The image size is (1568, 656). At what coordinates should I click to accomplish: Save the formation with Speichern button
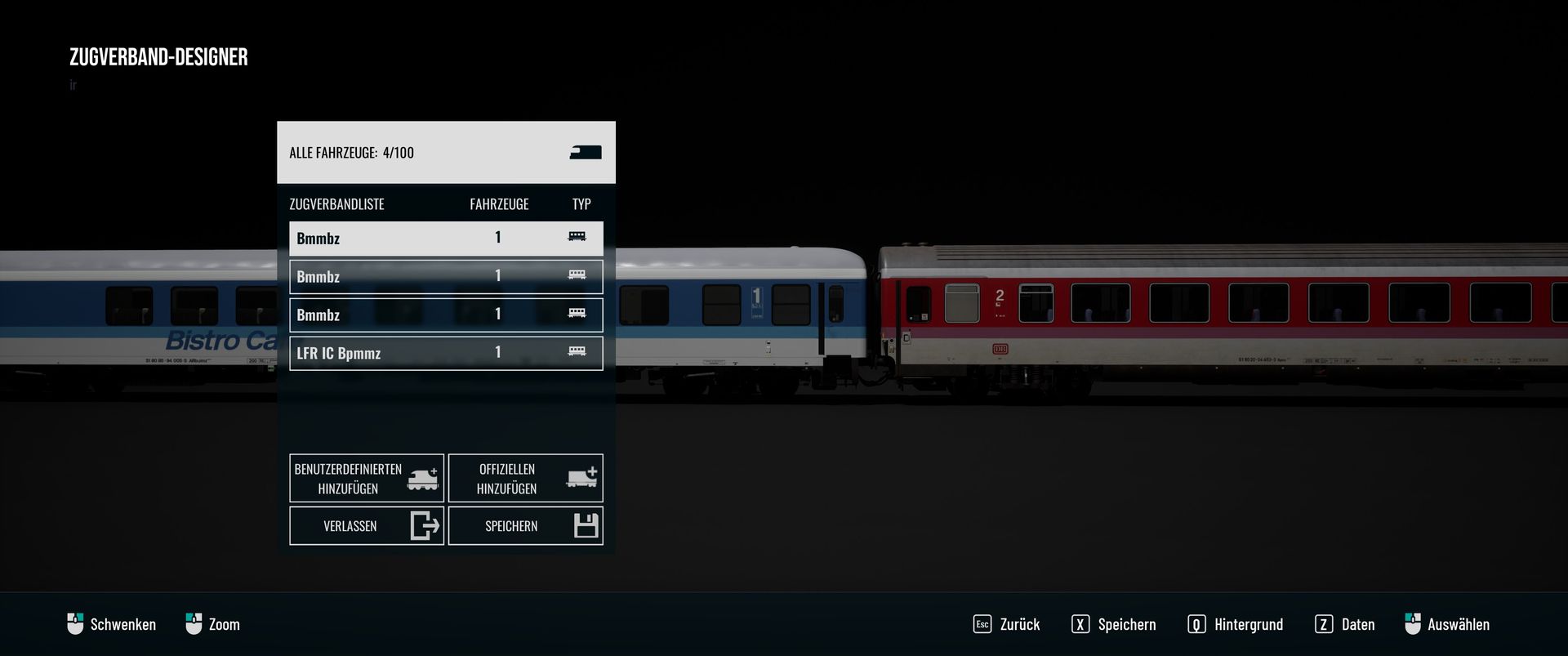[525, 525]
